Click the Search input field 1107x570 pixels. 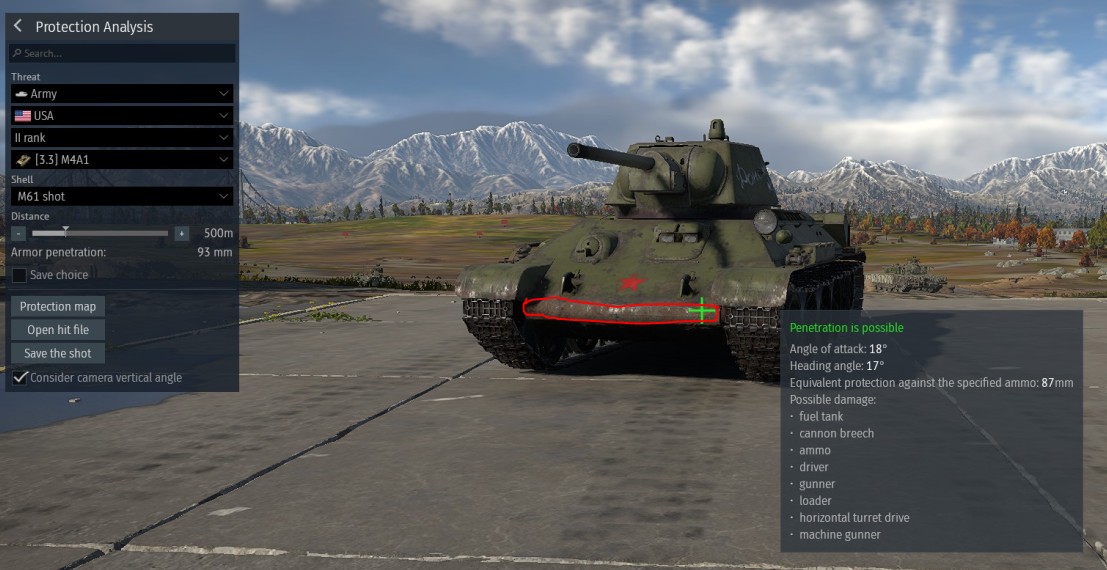pos(122,53)
